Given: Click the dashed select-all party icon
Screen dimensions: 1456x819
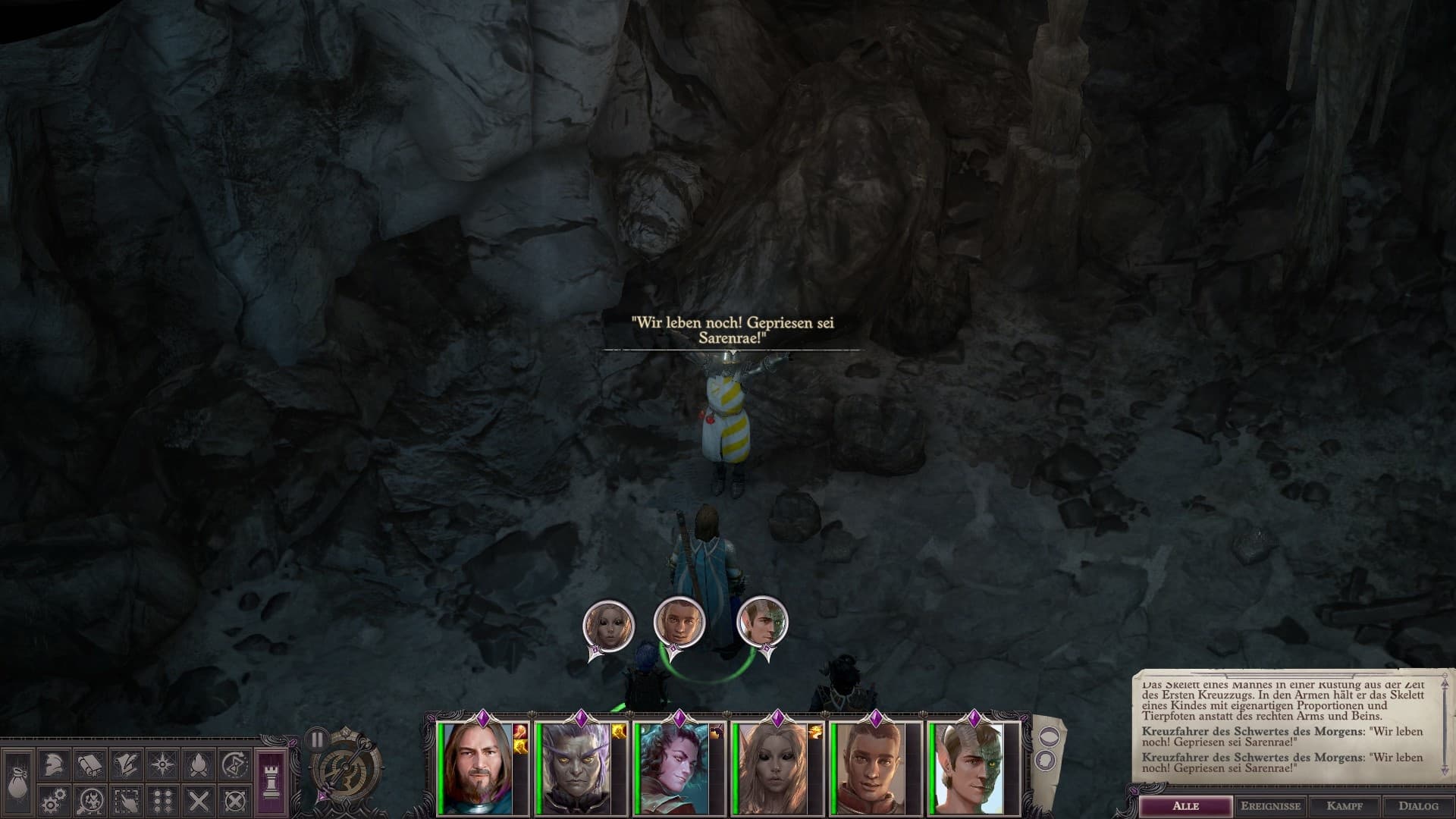Looking at the screenshot, I should 126,801.
